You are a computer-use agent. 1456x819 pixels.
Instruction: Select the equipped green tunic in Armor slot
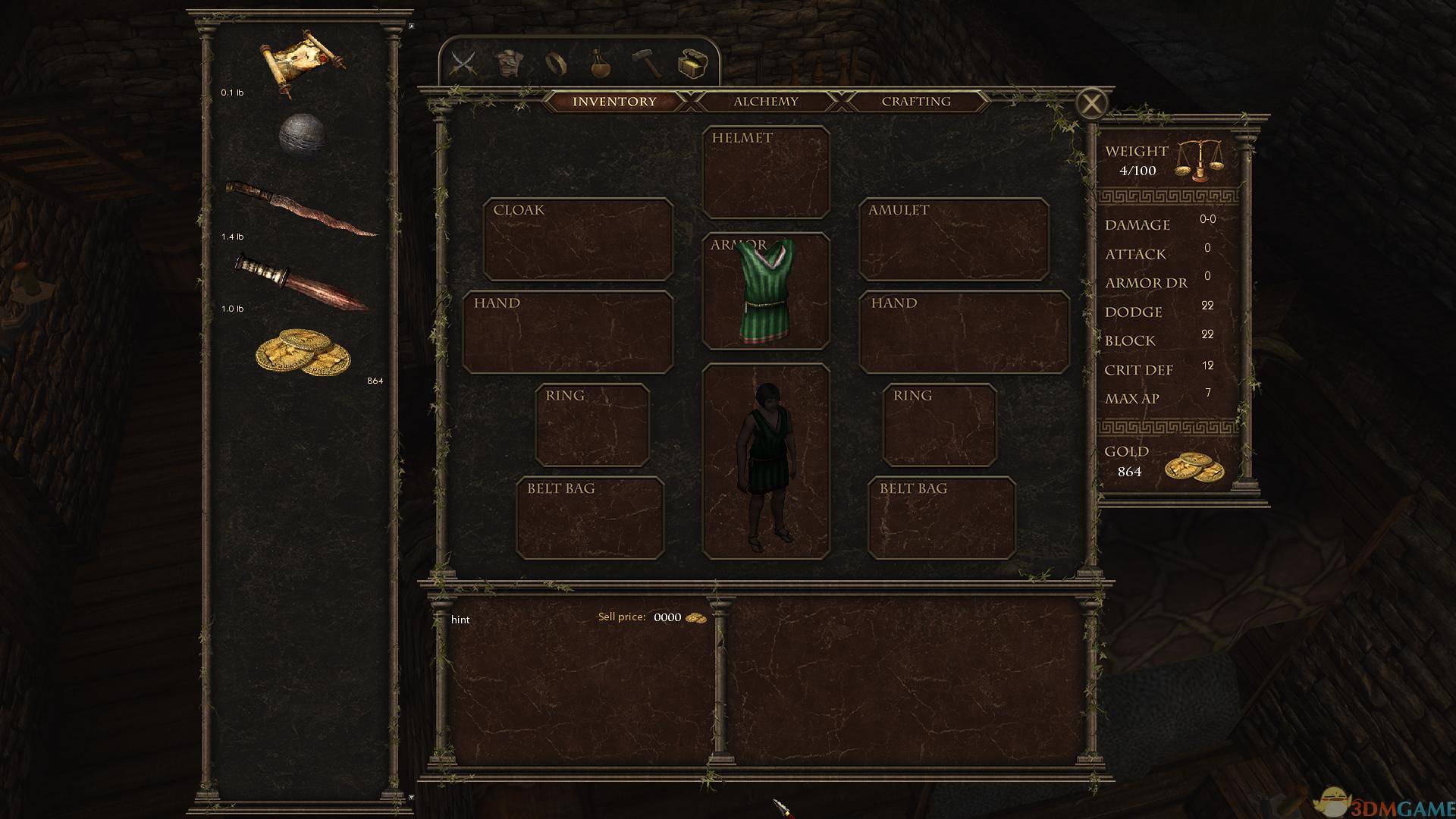click(x=766, y=292)
